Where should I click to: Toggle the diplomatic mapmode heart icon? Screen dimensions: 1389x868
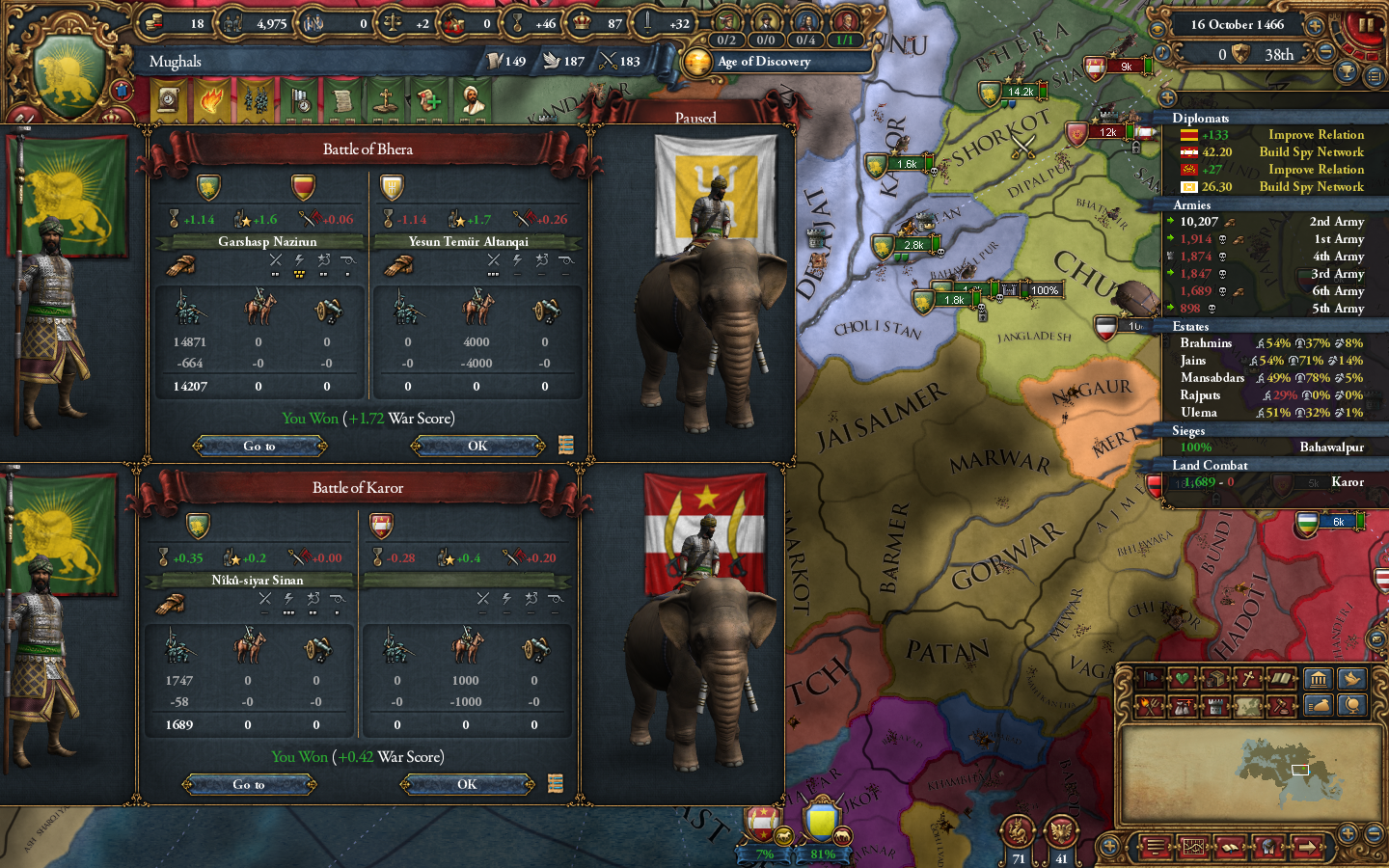(x=1181, y=680)
